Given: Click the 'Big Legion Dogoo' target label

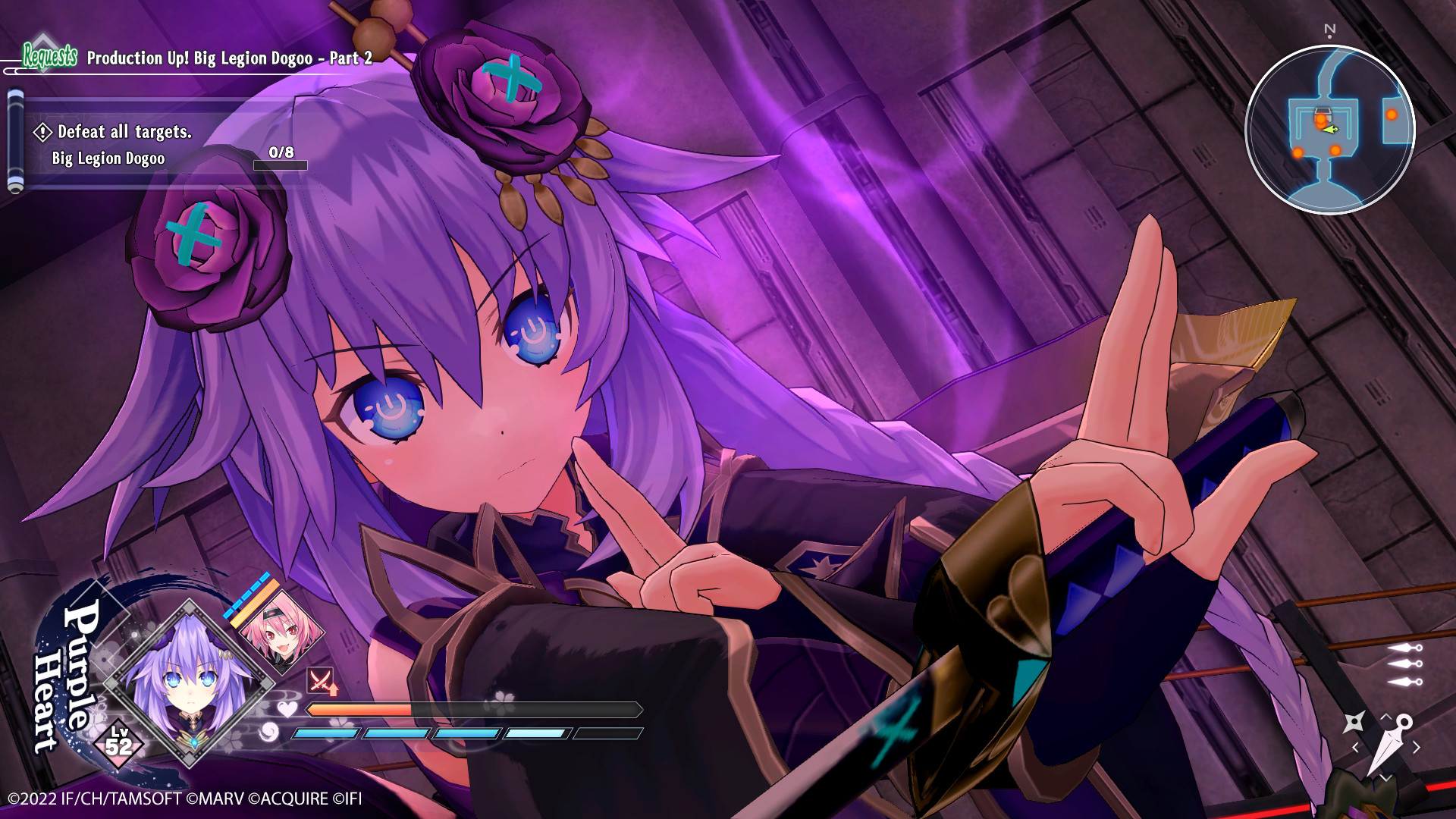Looking at the screenshot, I should 108,159.
